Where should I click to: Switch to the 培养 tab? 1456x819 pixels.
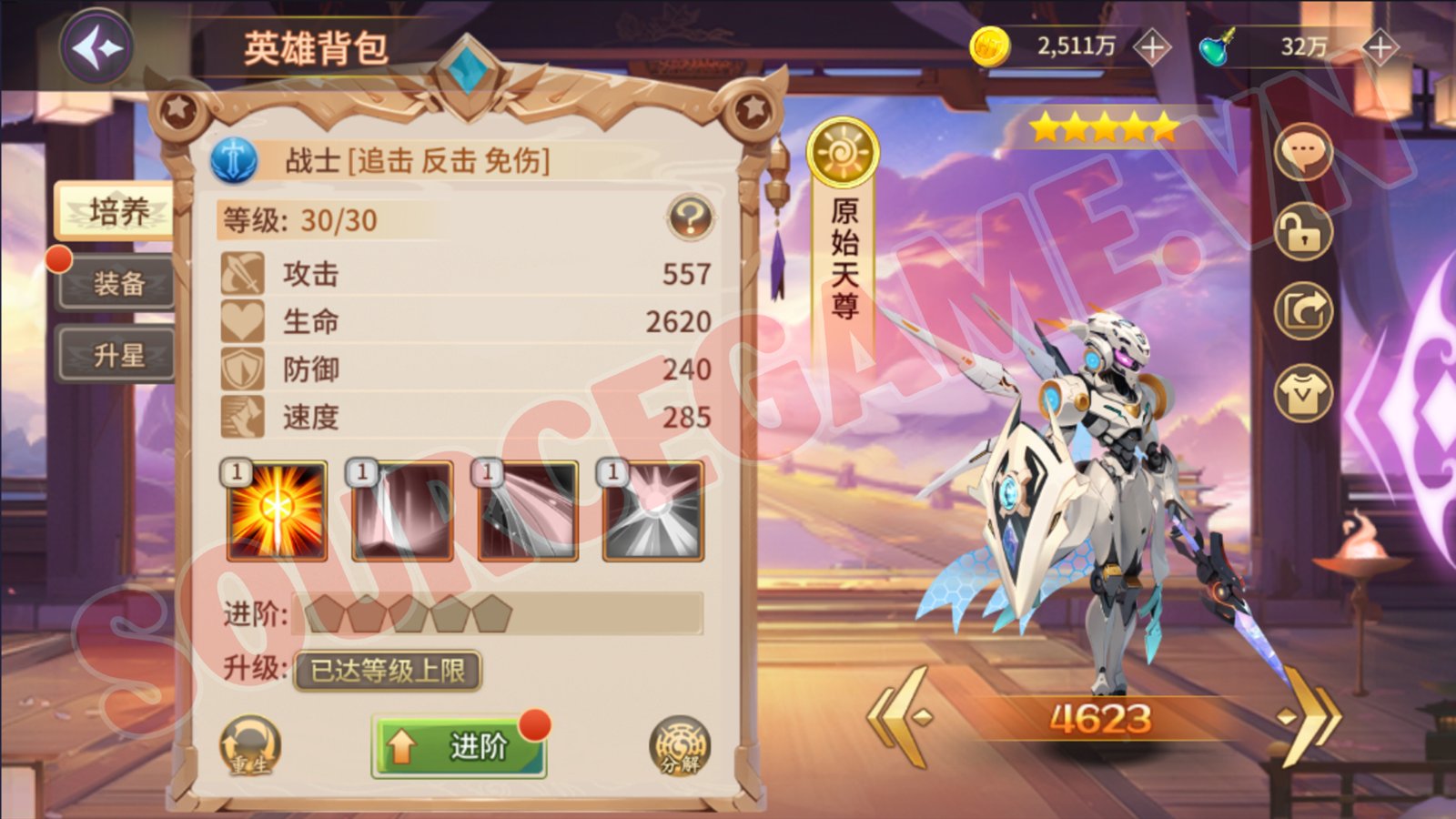point(116,212)
